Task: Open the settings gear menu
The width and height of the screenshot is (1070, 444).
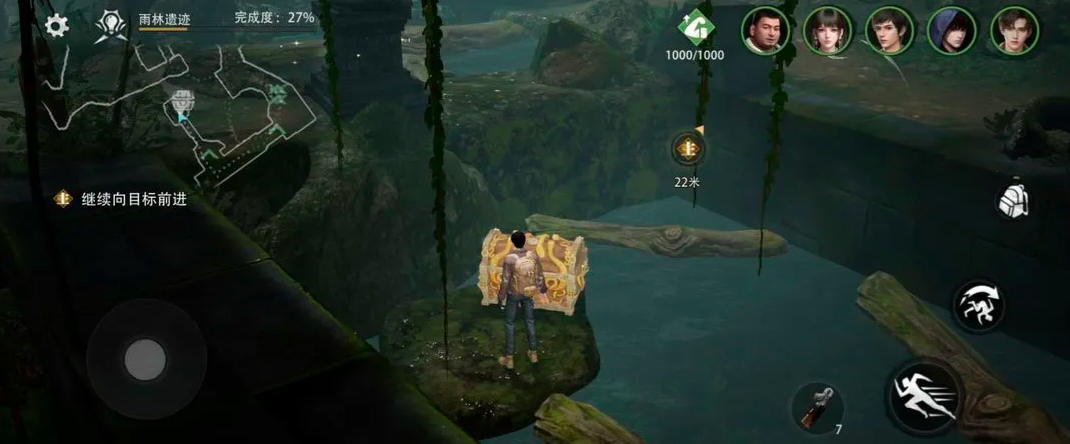Action: (x=57, y=26)
